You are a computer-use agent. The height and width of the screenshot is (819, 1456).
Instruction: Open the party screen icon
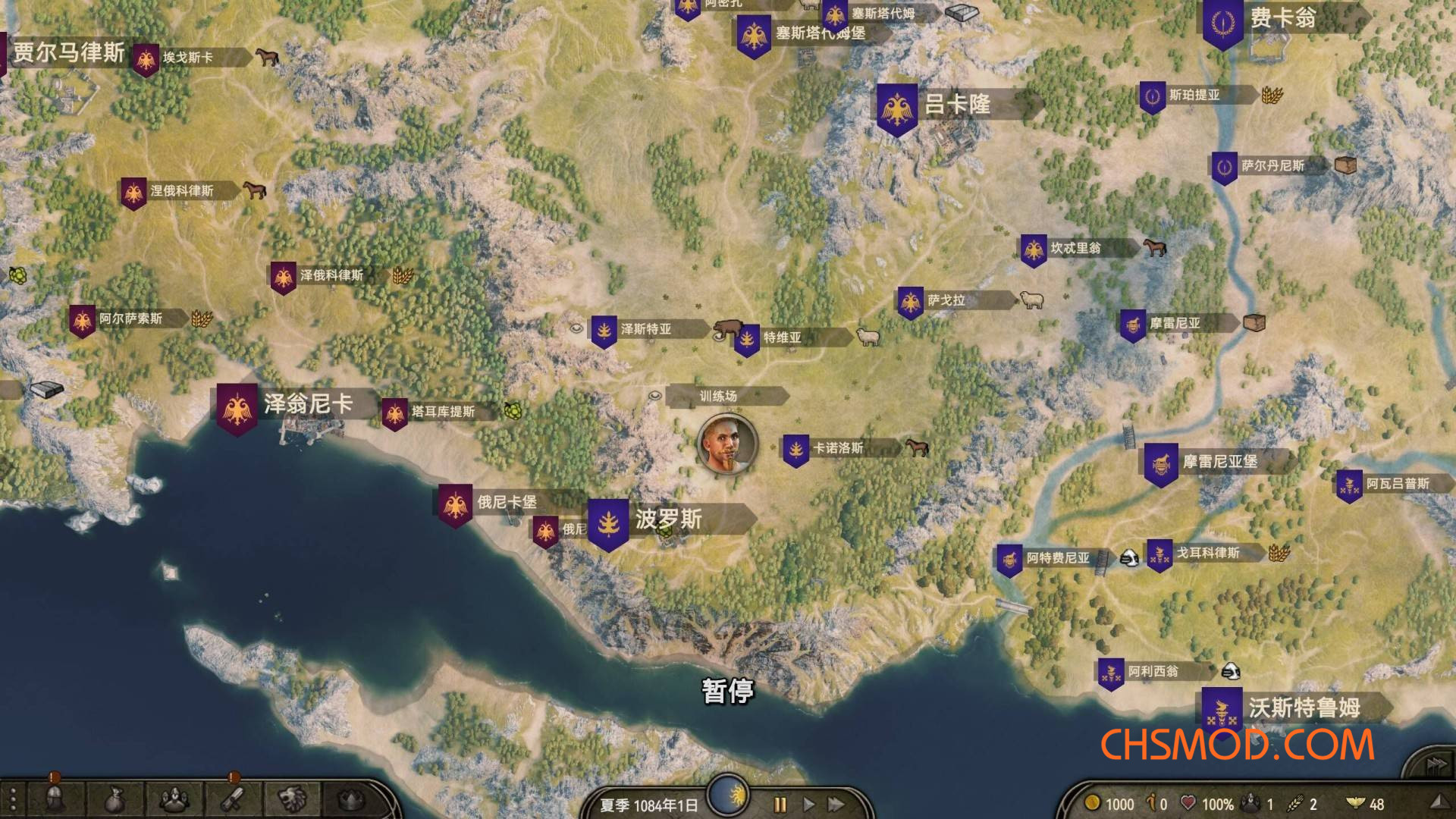coord(174,800)
